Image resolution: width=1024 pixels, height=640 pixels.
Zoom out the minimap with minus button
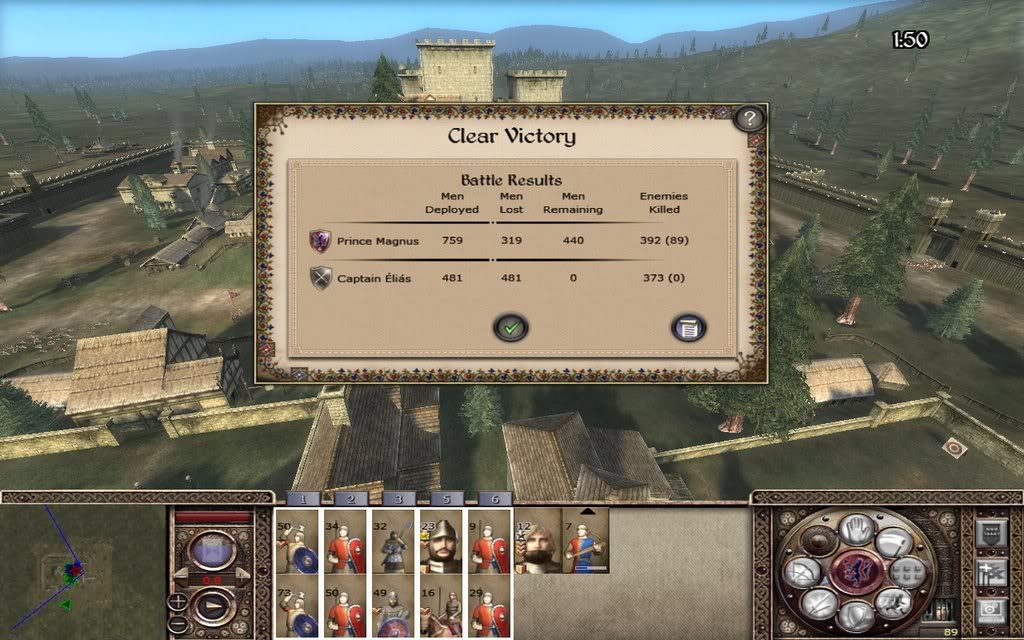(178, 621)
